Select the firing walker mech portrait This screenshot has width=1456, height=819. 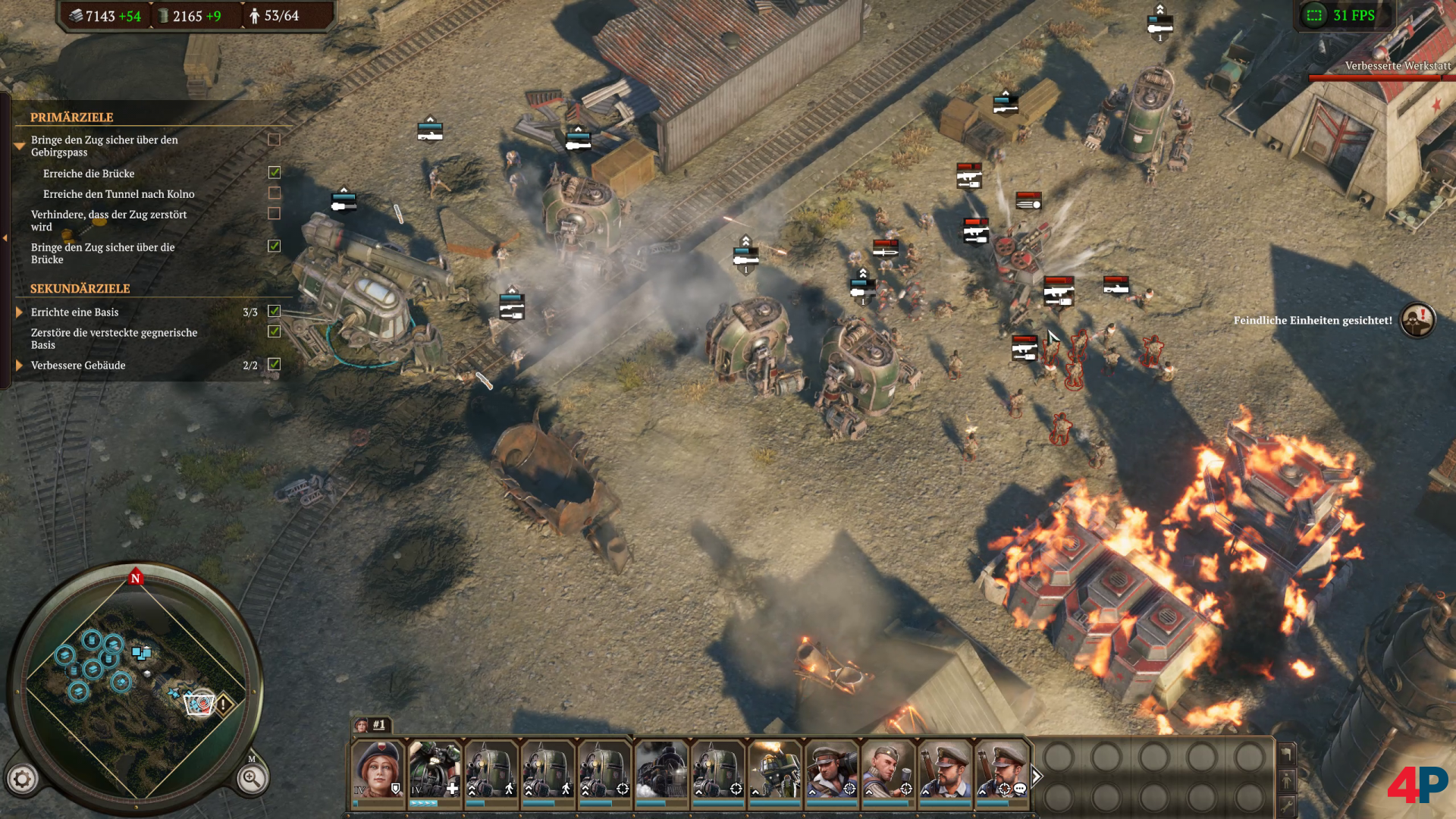click(x=775, y=768)
